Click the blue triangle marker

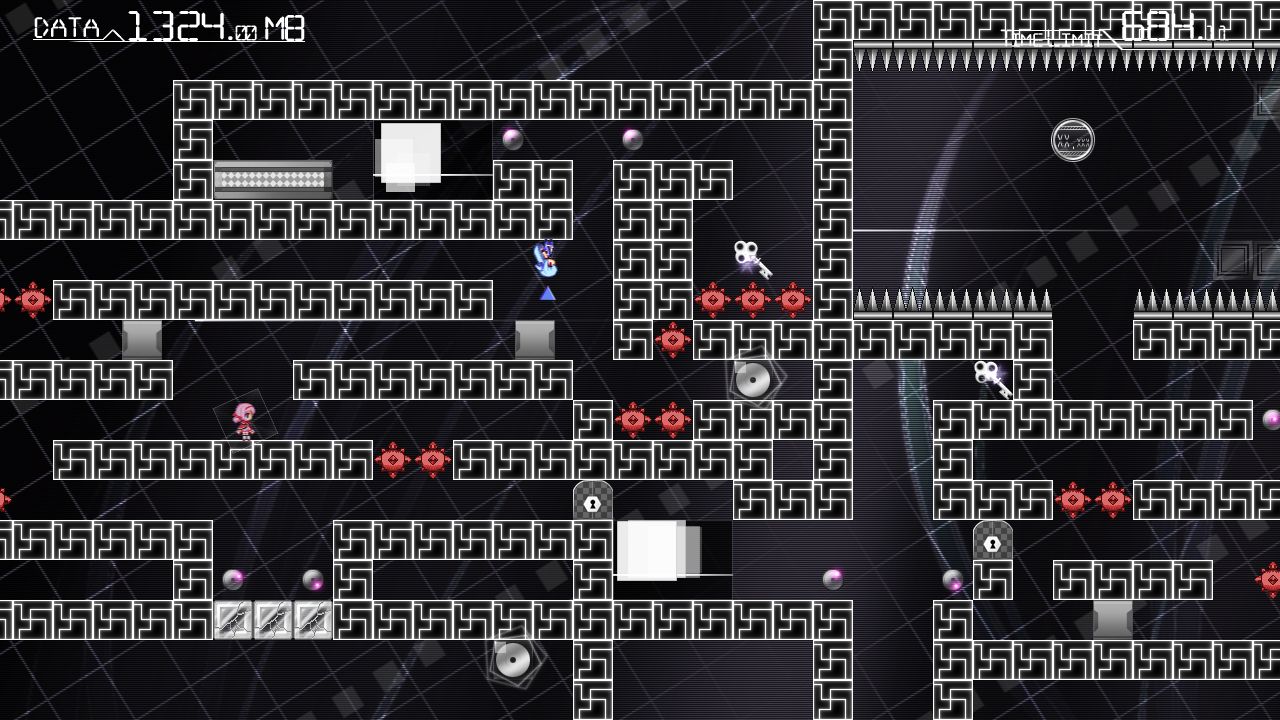(x=545, y=292)
